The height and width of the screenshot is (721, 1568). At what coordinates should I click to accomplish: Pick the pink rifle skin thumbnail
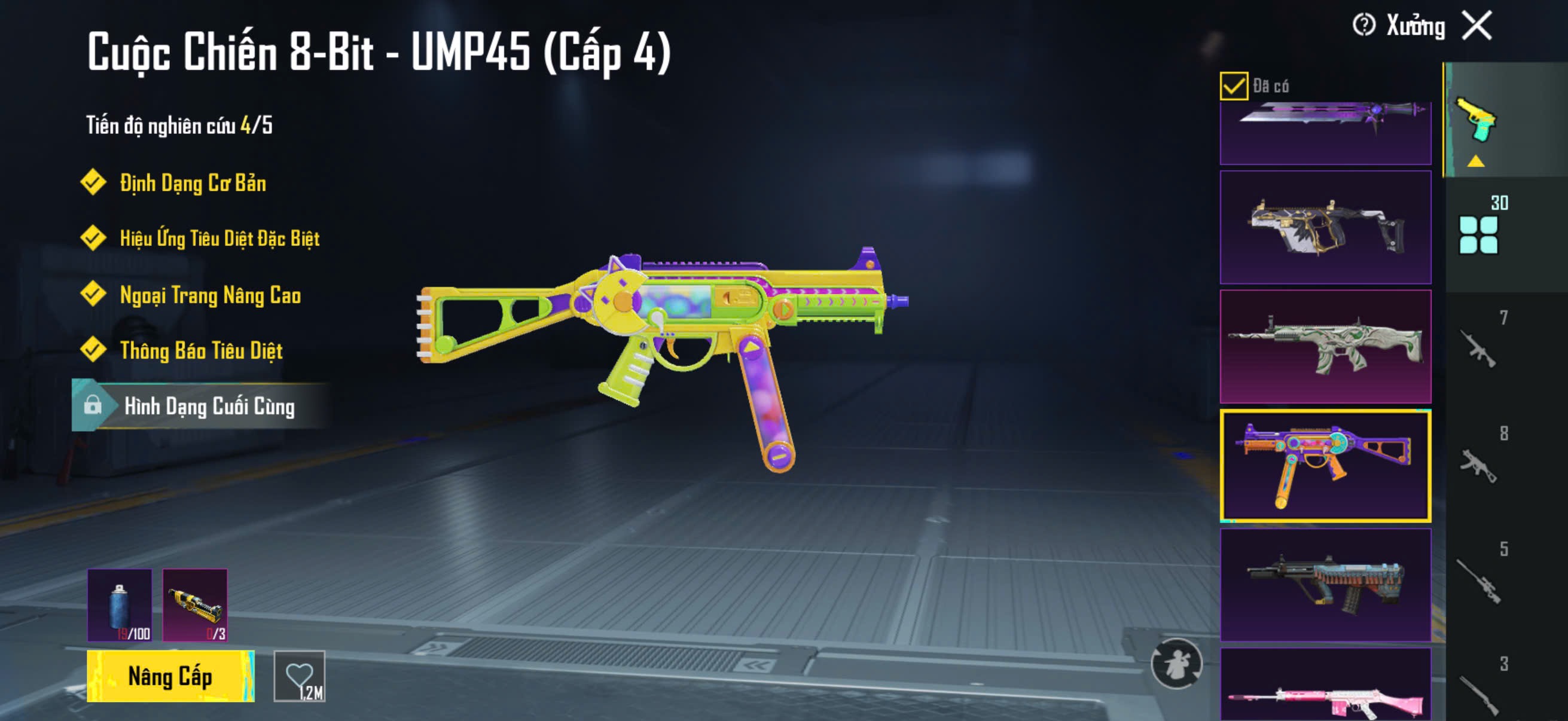[x=1325, y=686]
